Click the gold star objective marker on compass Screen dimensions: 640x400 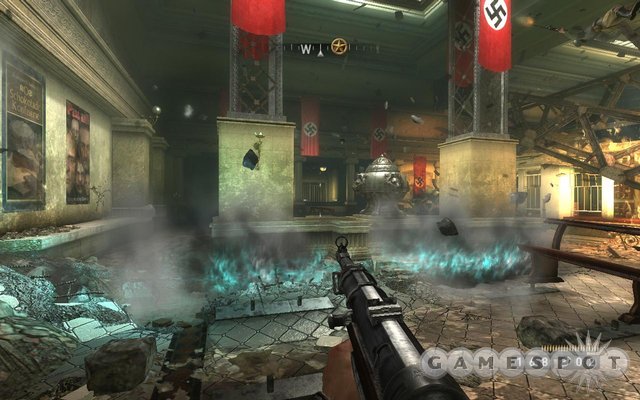click(339, 46)
